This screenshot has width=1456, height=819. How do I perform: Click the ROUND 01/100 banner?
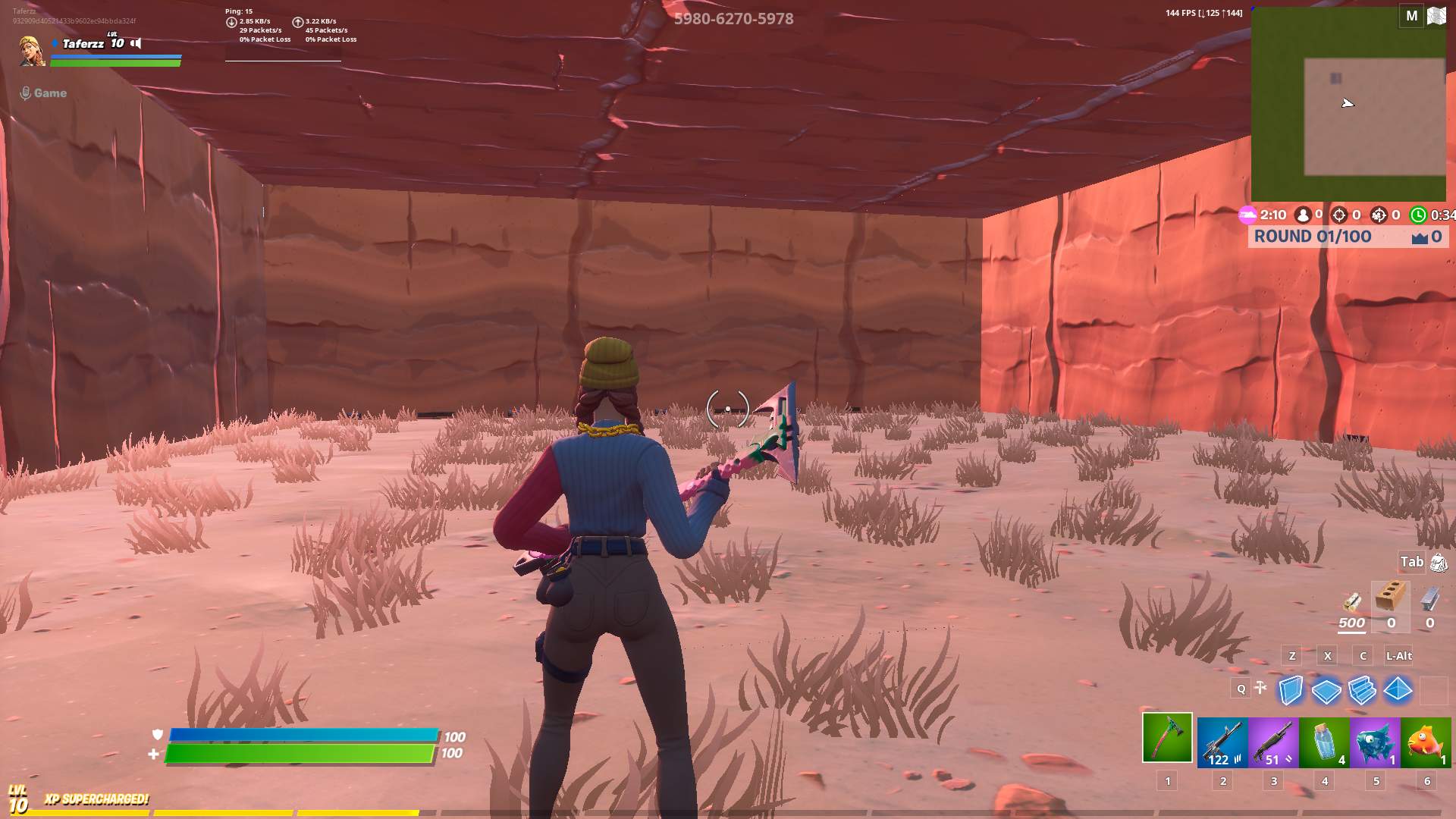tap(1312, 236)
